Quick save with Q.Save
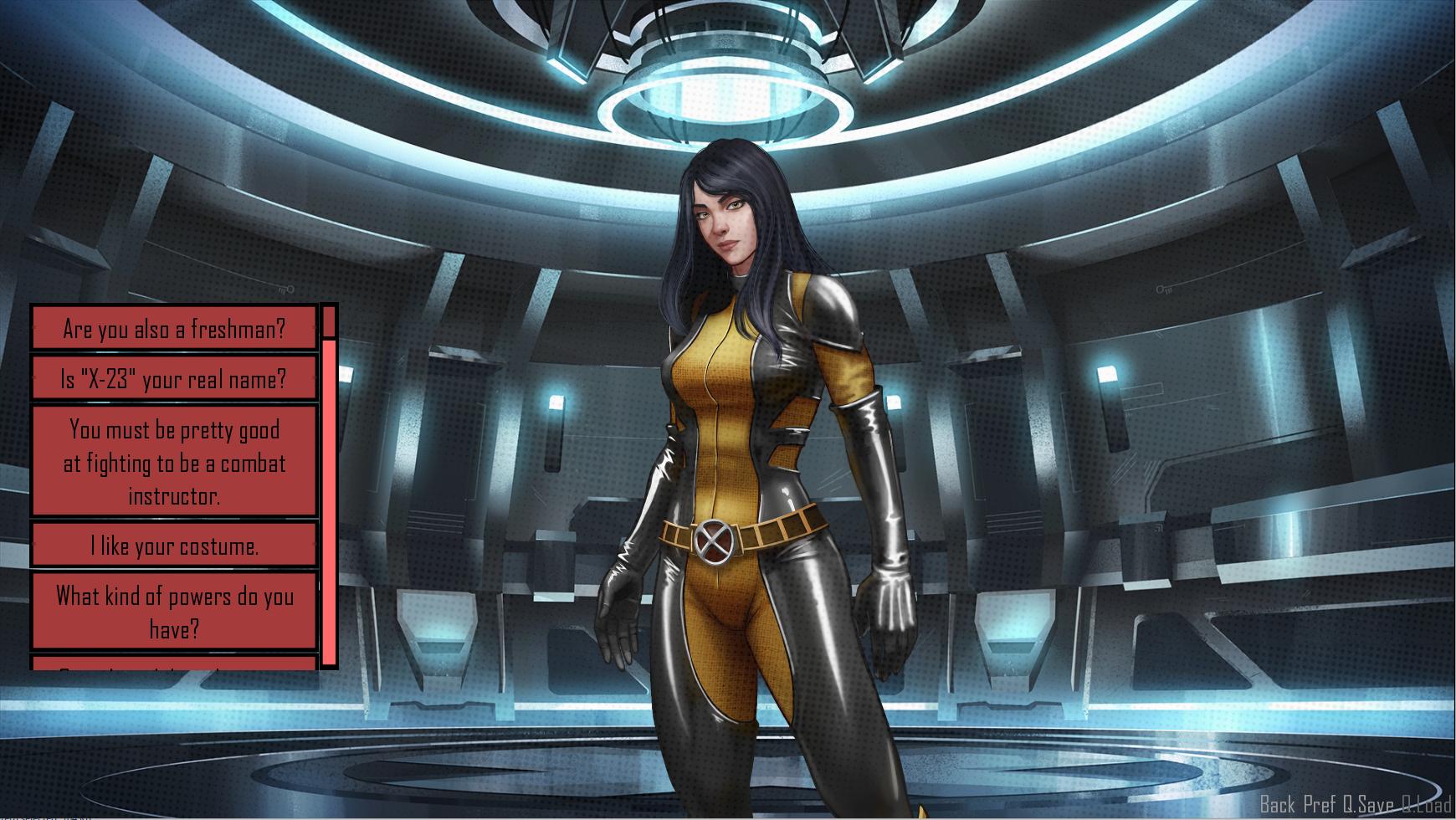The image size is (1456, 820). pyautogui.click(x=1368, y=805)
